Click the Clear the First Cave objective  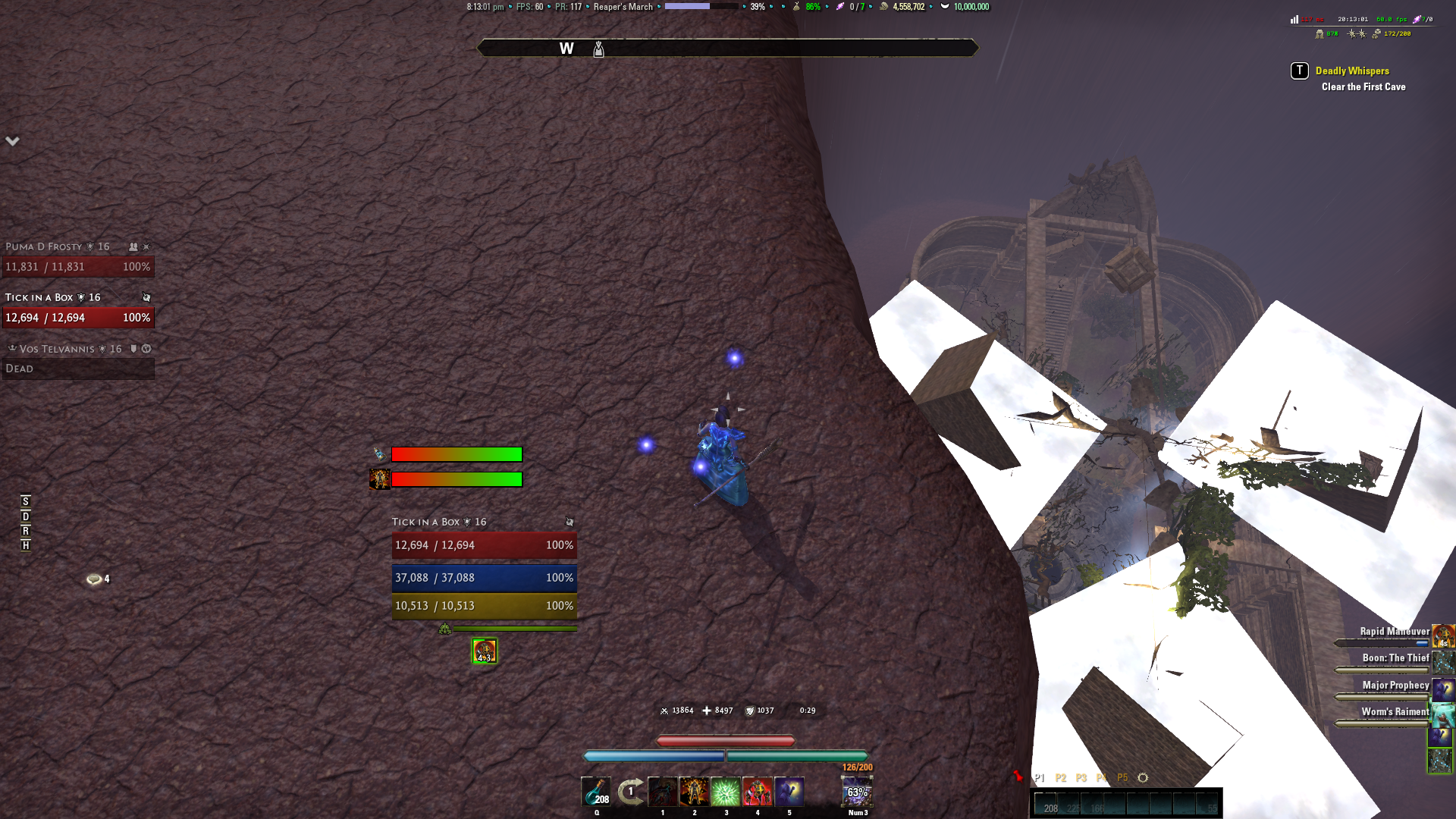click(x=1363, y=86)
